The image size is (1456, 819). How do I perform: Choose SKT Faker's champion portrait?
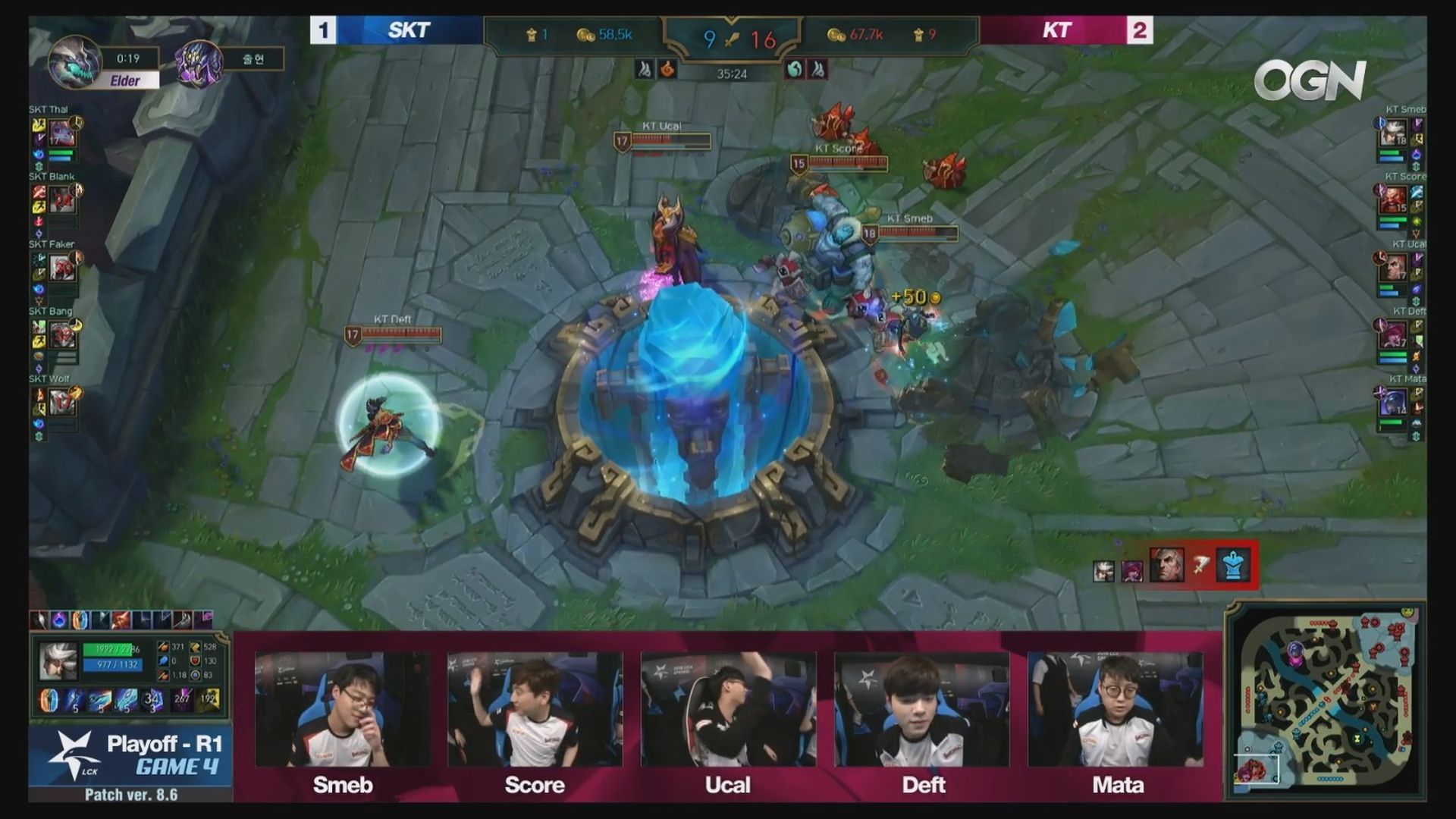pos(62,268)
